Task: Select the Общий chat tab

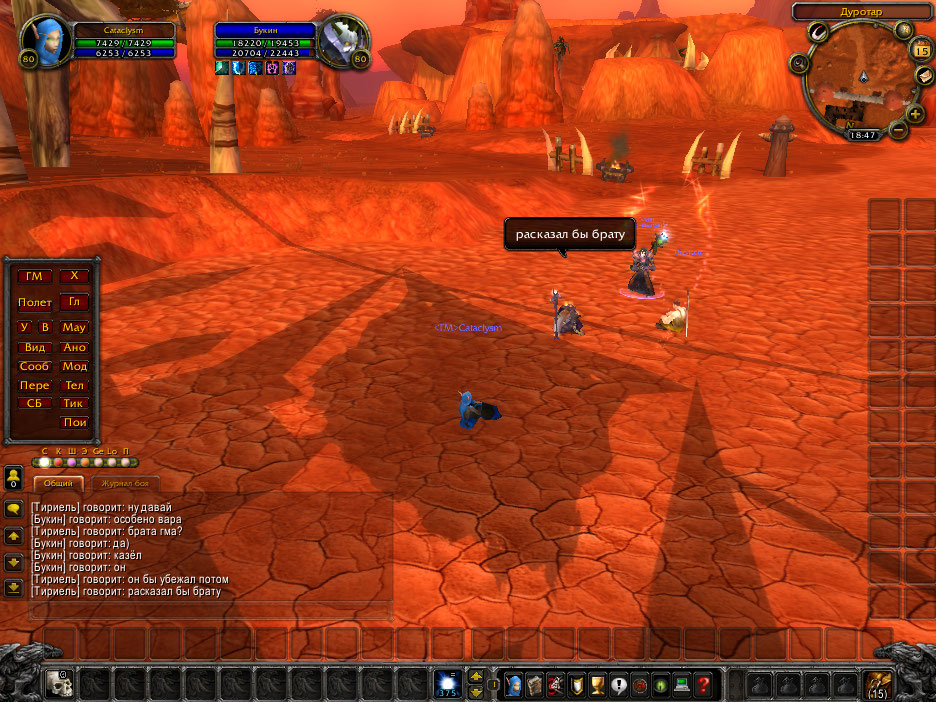Action: 59,482
